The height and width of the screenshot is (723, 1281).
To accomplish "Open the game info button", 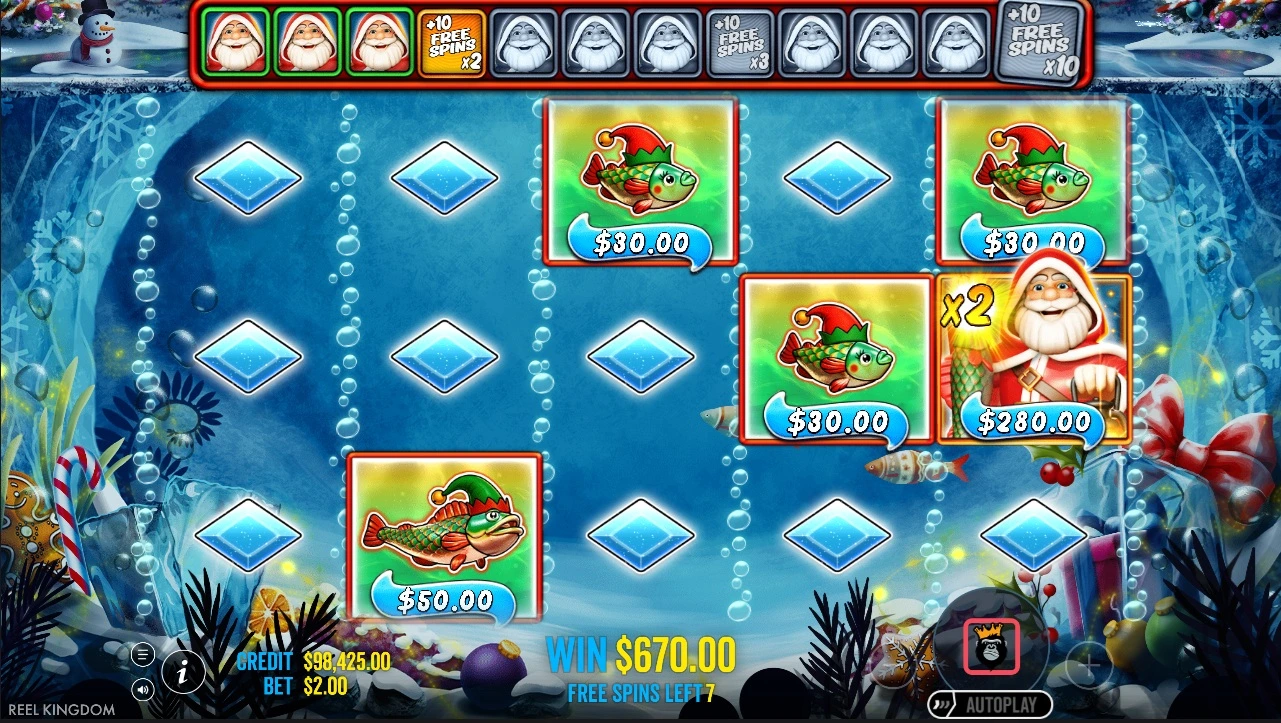I will point(183,672).
